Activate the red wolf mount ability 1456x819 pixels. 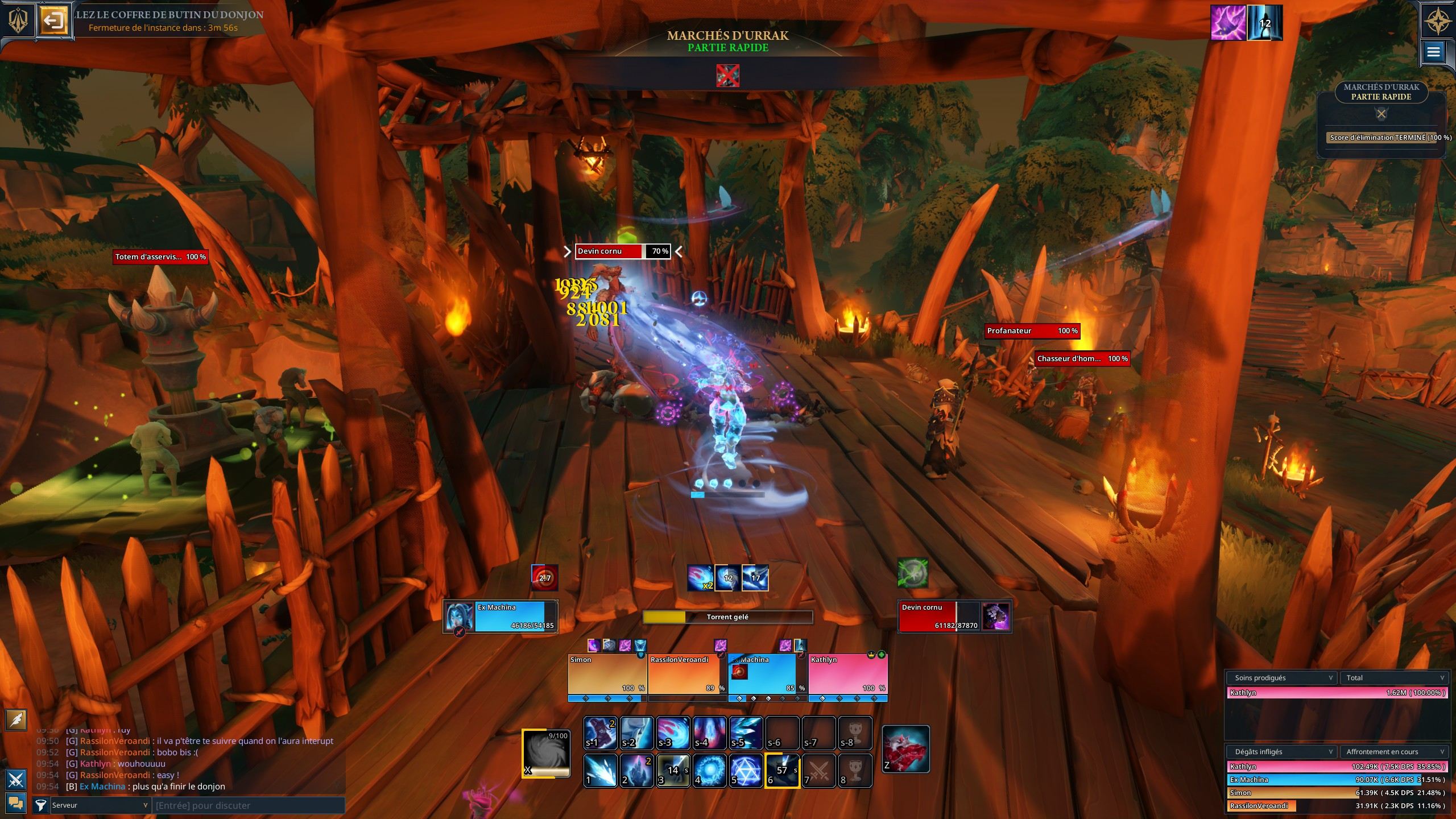pos(905,748)
